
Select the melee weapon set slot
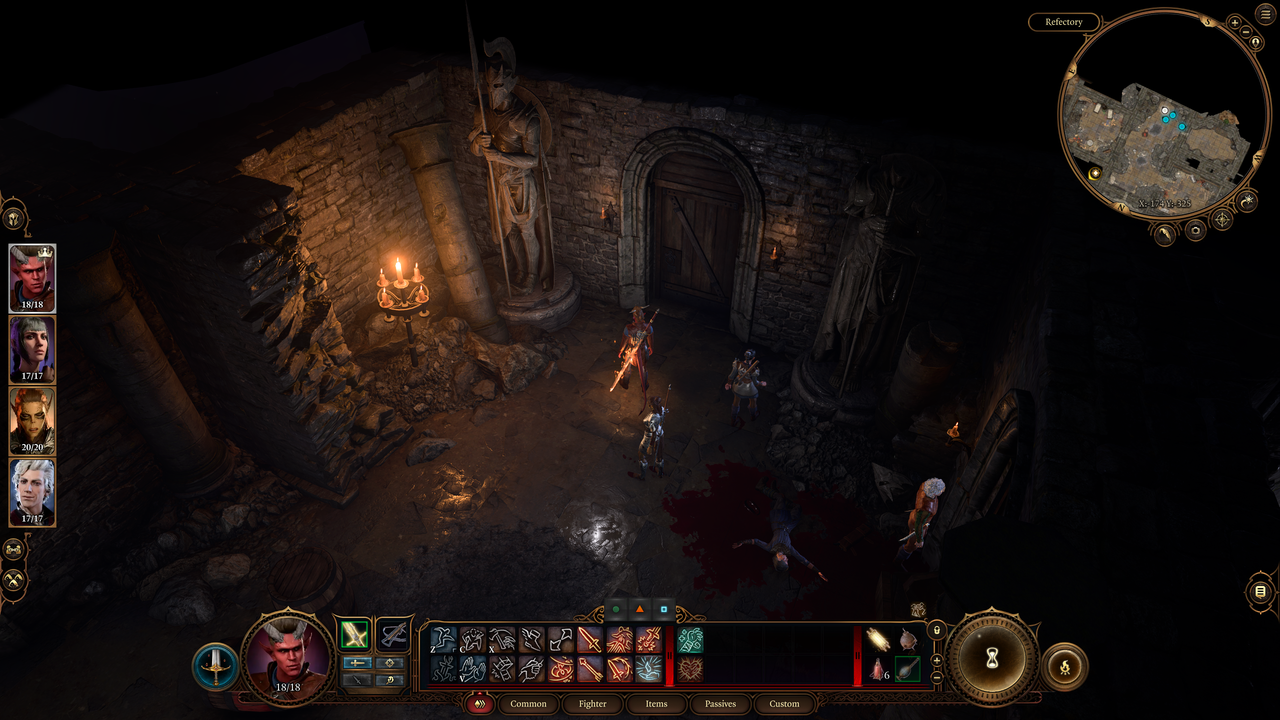(353, 634)
